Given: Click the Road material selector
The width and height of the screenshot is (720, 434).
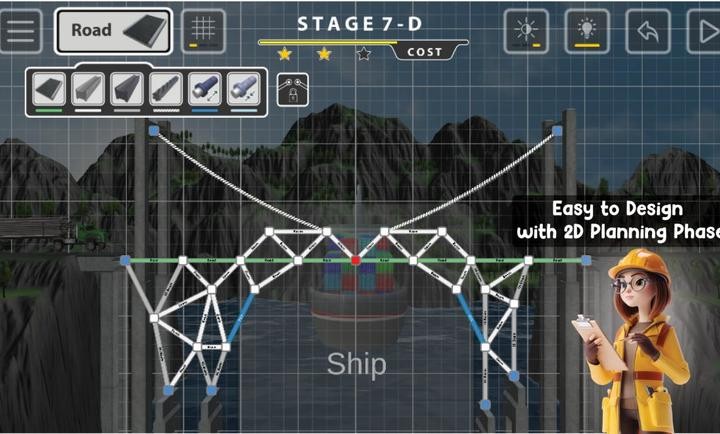Looking at the screenshot, I should point(113,31).
